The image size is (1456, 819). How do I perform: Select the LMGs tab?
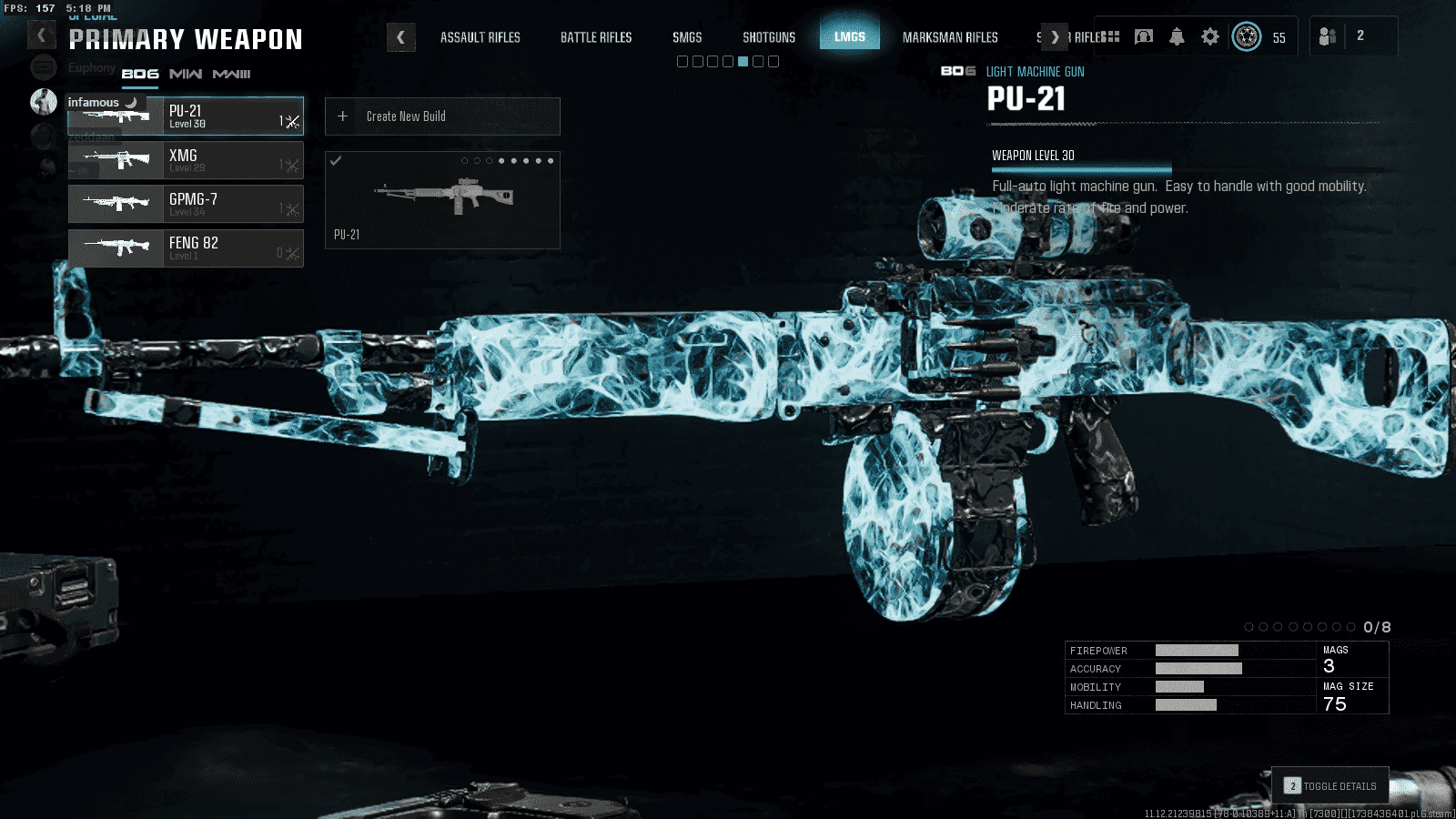[x=849, y=37]
